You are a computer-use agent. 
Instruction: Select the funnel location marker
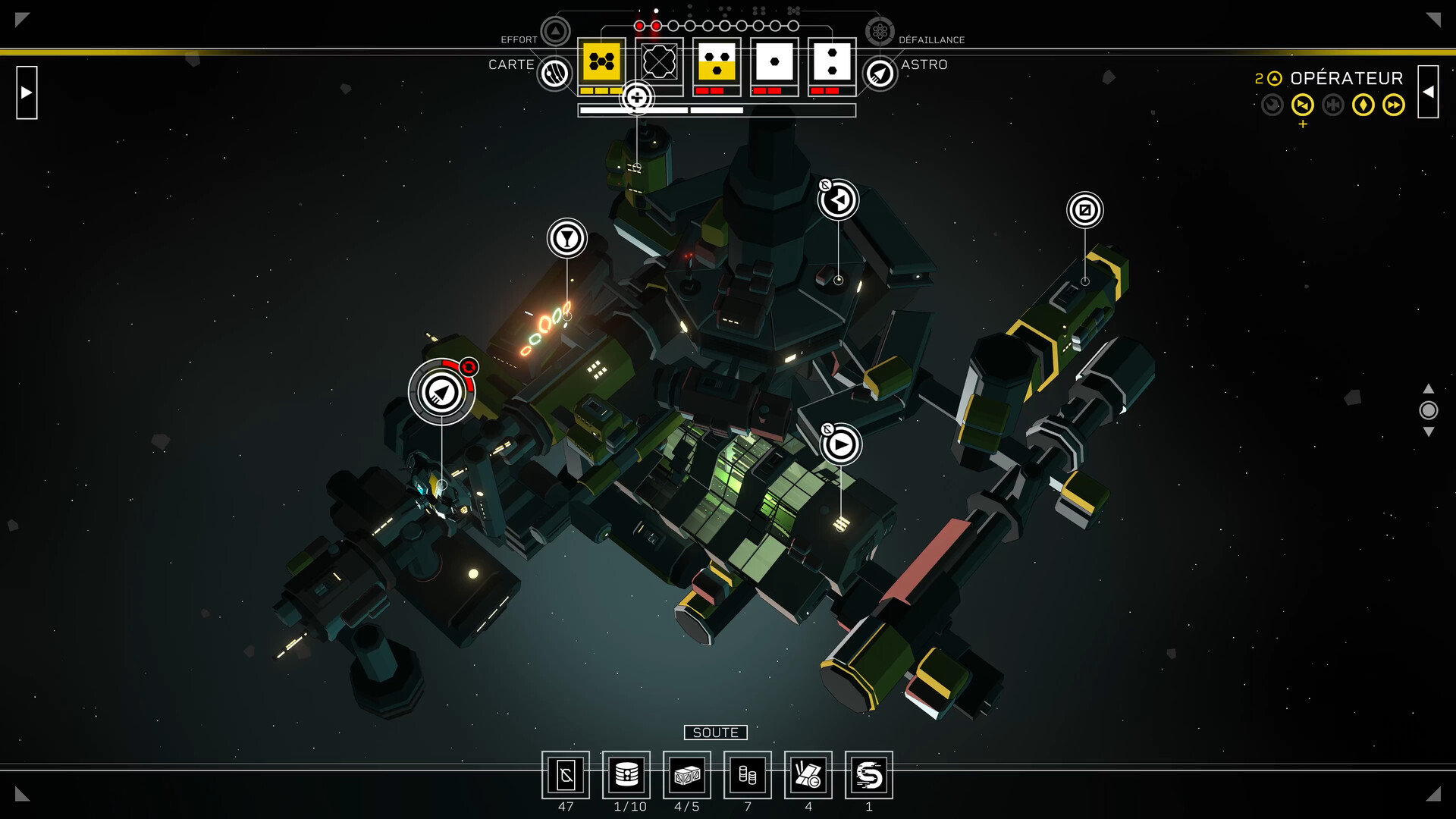point(567,239)
